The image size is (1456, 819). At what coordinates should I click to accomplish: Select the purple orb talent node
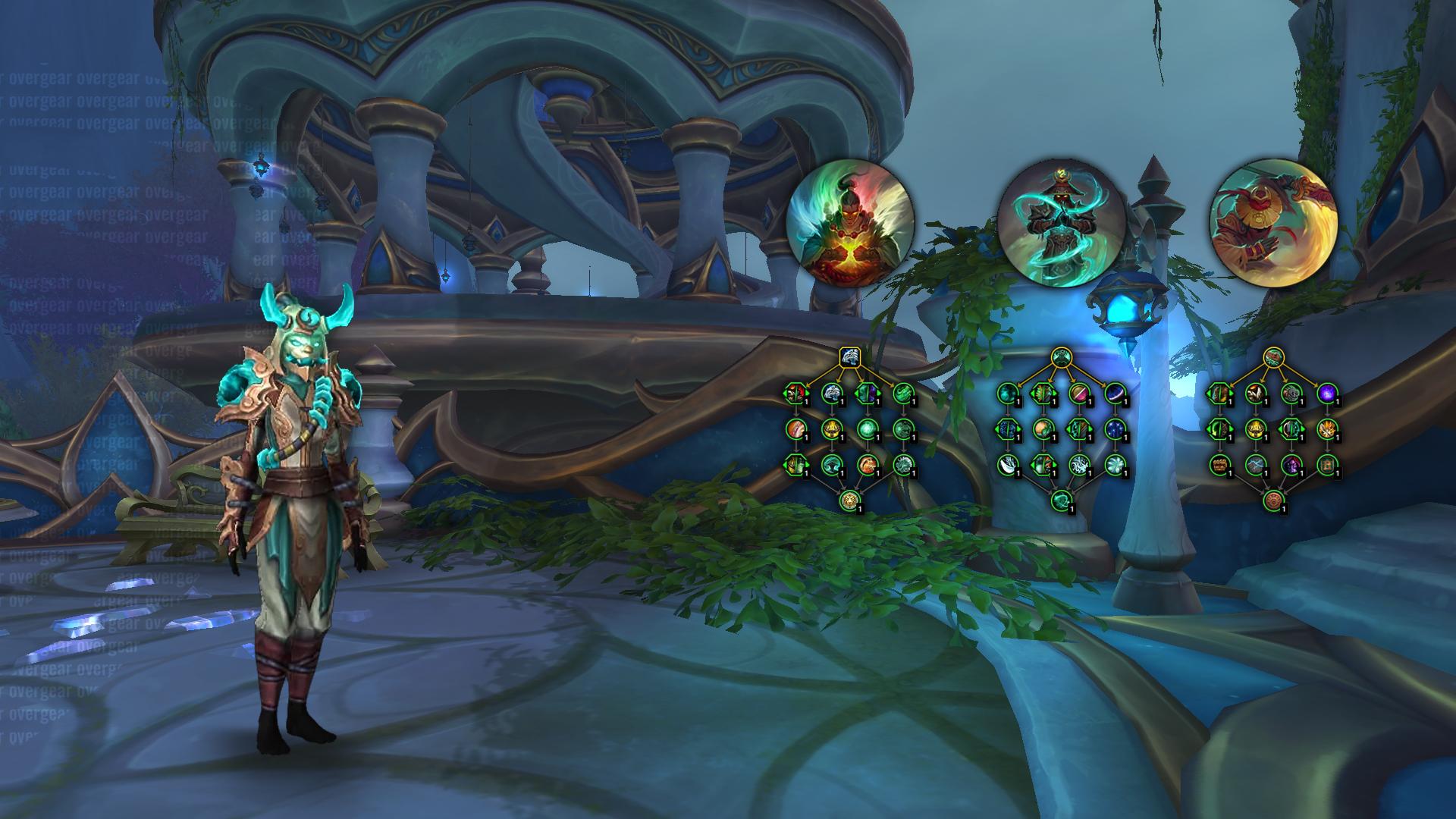point(1326,392)
